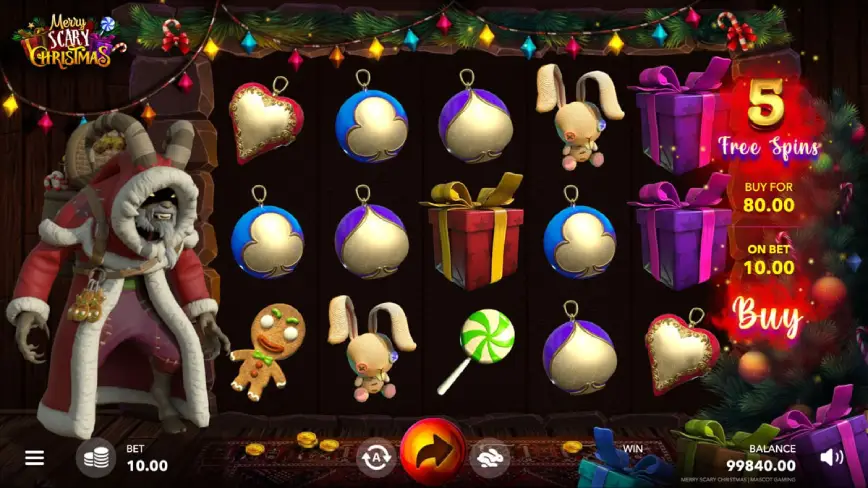Toggle the autoplay button
The height and width of the screenshot is (488, 868).
(x=376, y=458)
